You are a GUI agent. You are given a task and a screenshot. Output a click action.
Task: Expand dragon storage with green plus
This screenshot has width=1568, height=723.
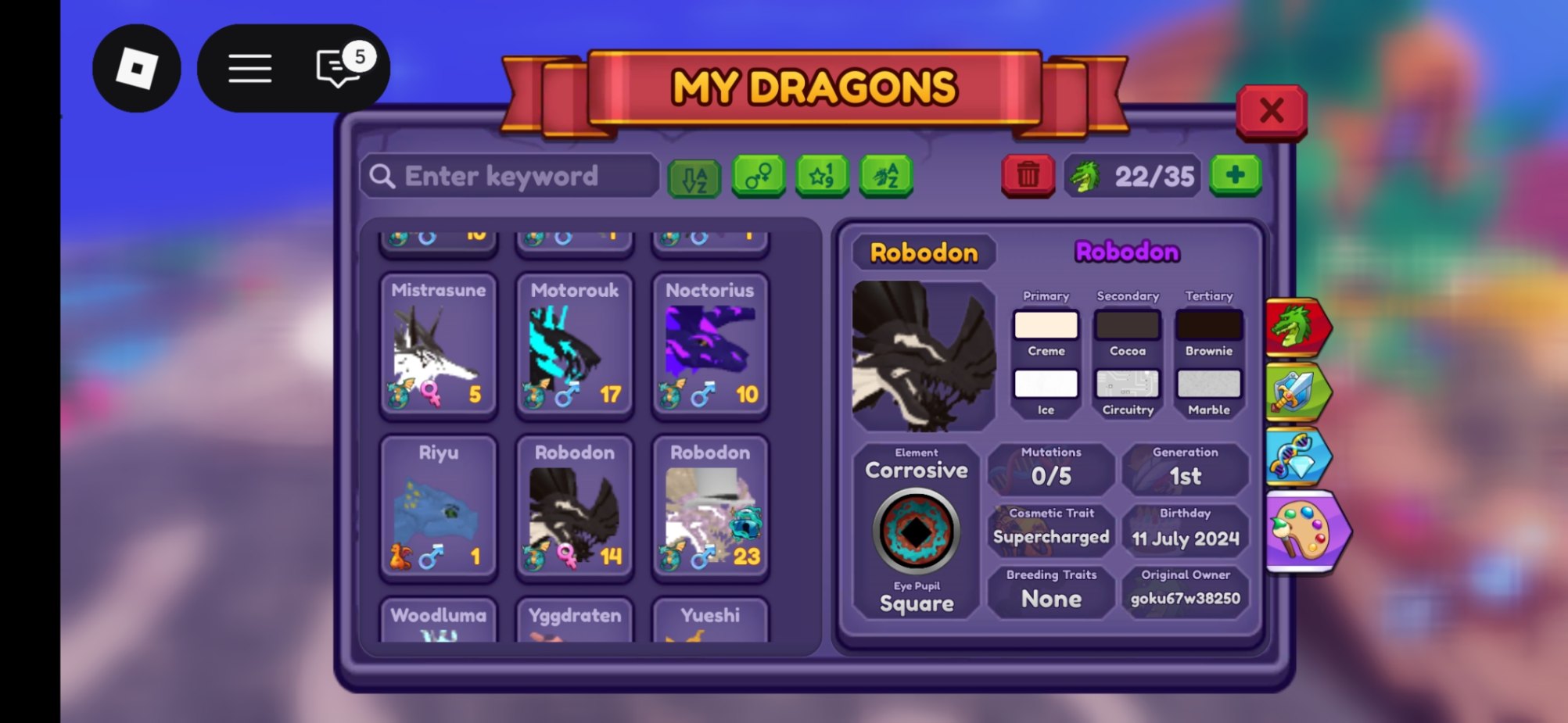(x=1235, y=174)
